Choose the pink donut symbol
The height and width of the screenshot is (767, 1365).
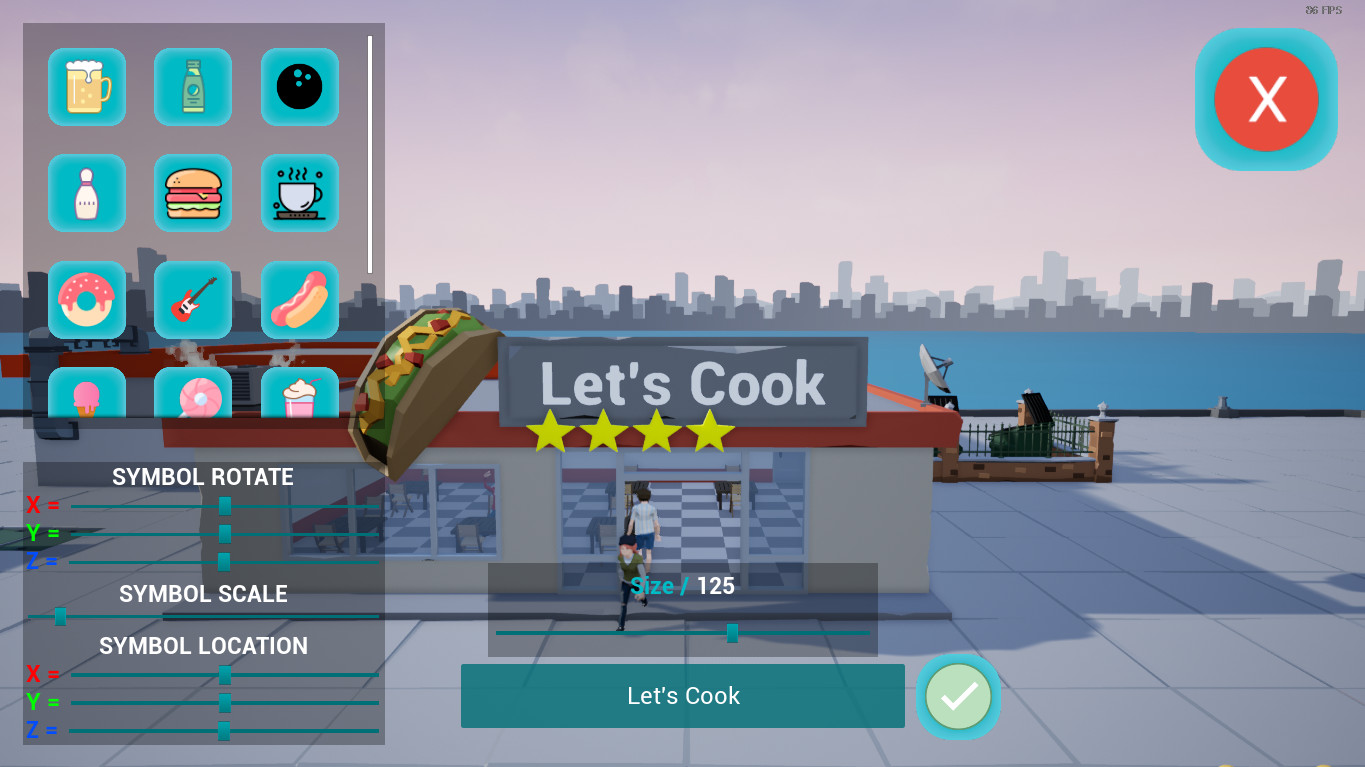[86, 300]
